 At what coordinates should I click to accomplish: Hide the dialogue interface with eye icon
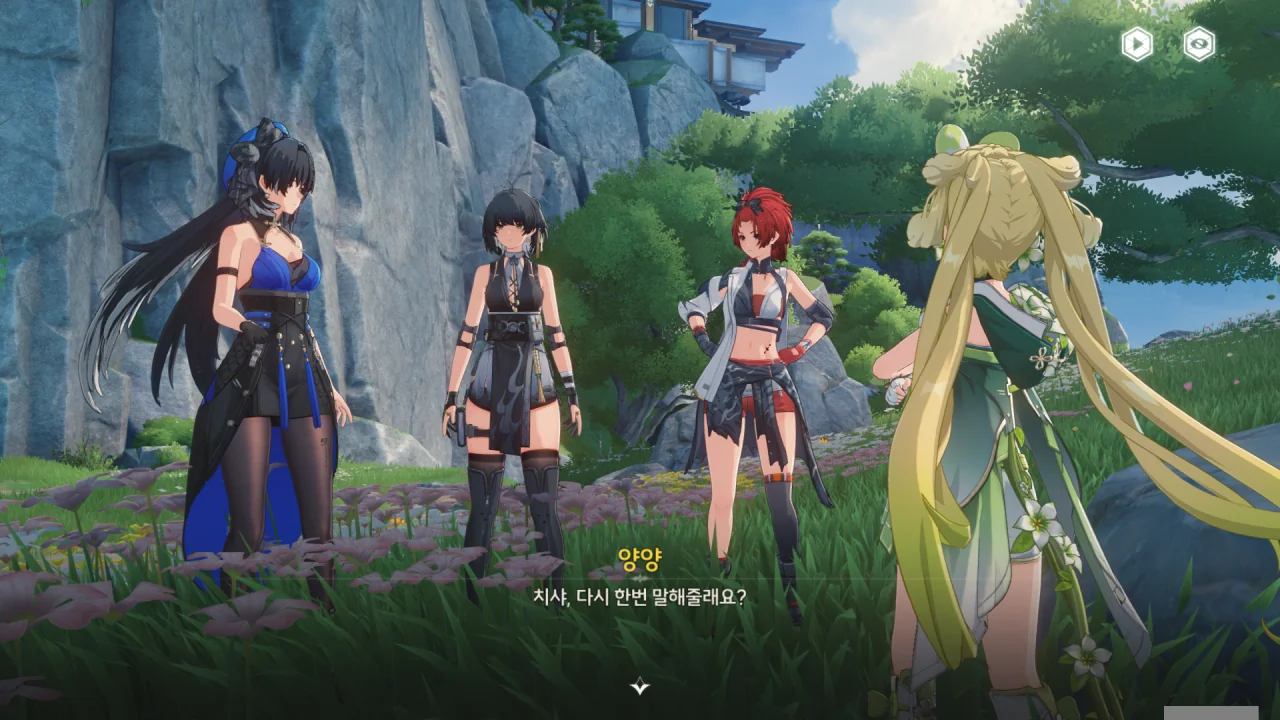(1199, 44)
